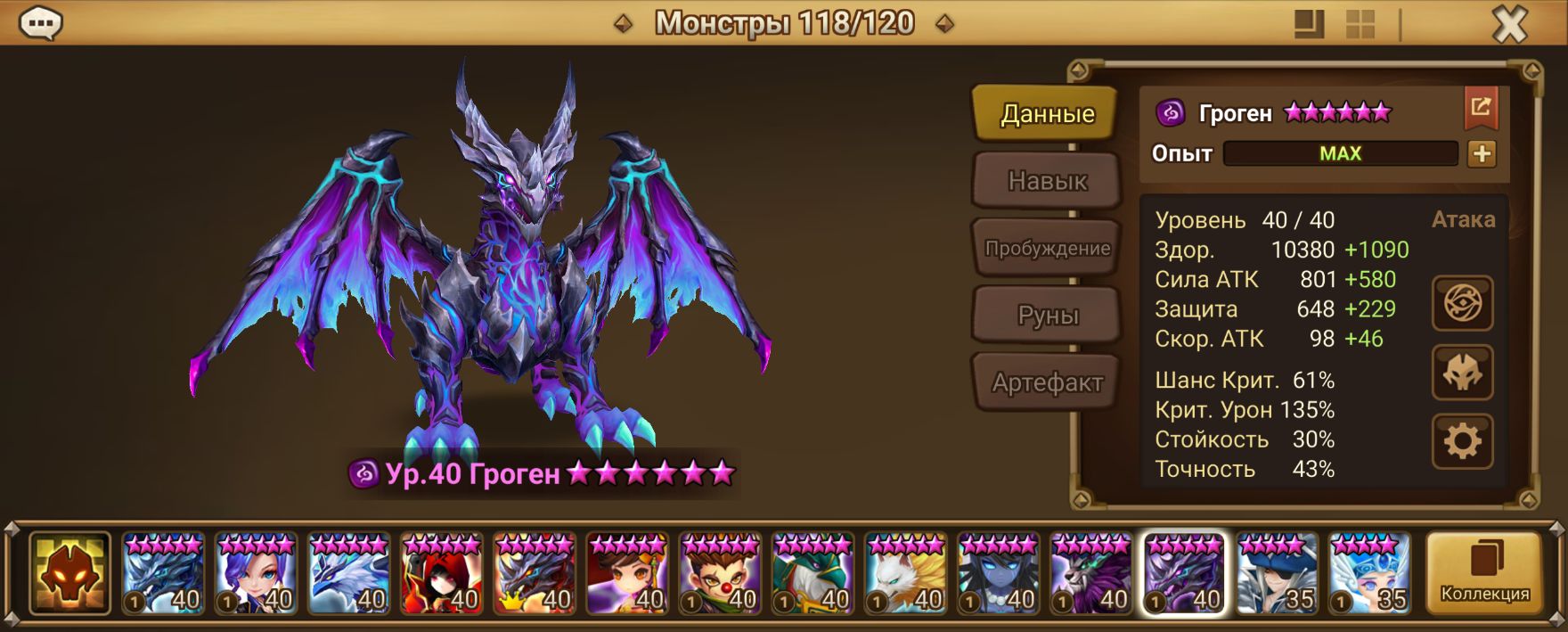Switch to the Навык tab
Viewport: 1568px width, 632px height.
(1047, 181)
